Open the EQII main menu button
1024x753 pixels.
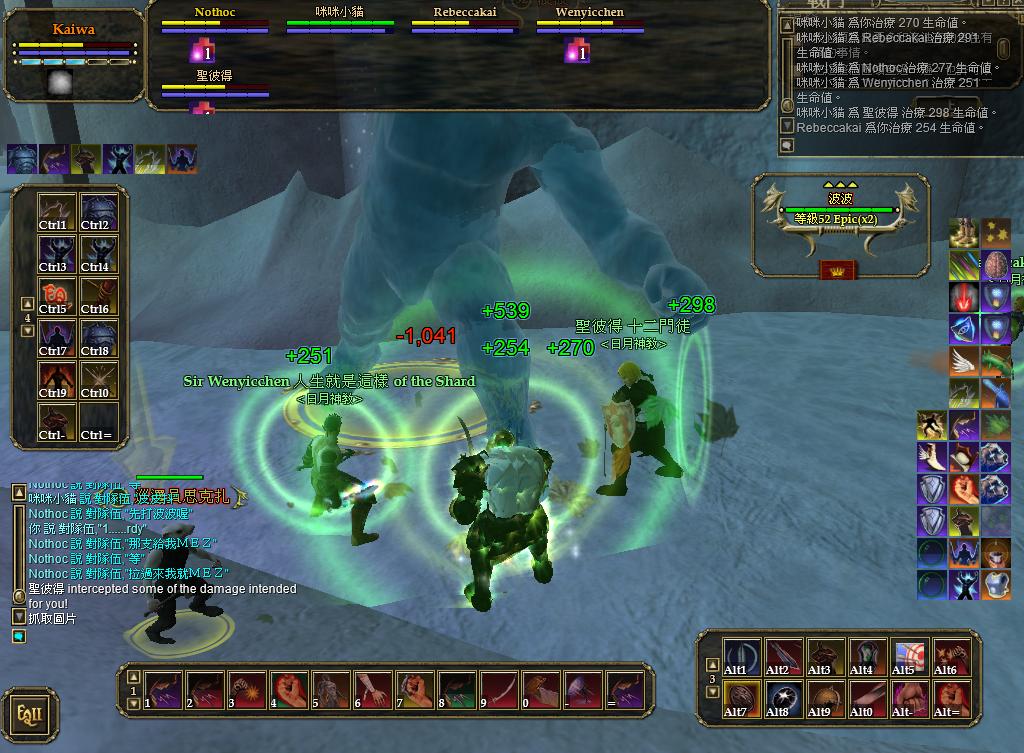pos(29,714)
